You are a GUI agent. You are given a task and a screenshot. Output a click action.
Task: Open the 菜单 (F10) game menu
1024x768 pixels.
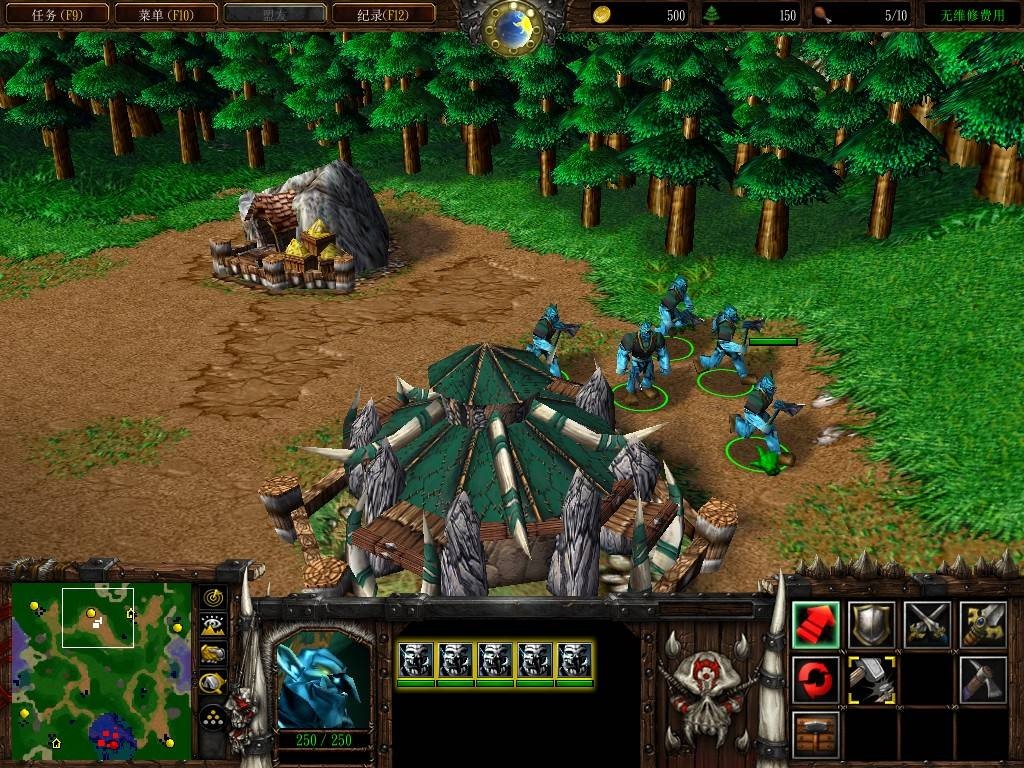[x=164, y=15]
